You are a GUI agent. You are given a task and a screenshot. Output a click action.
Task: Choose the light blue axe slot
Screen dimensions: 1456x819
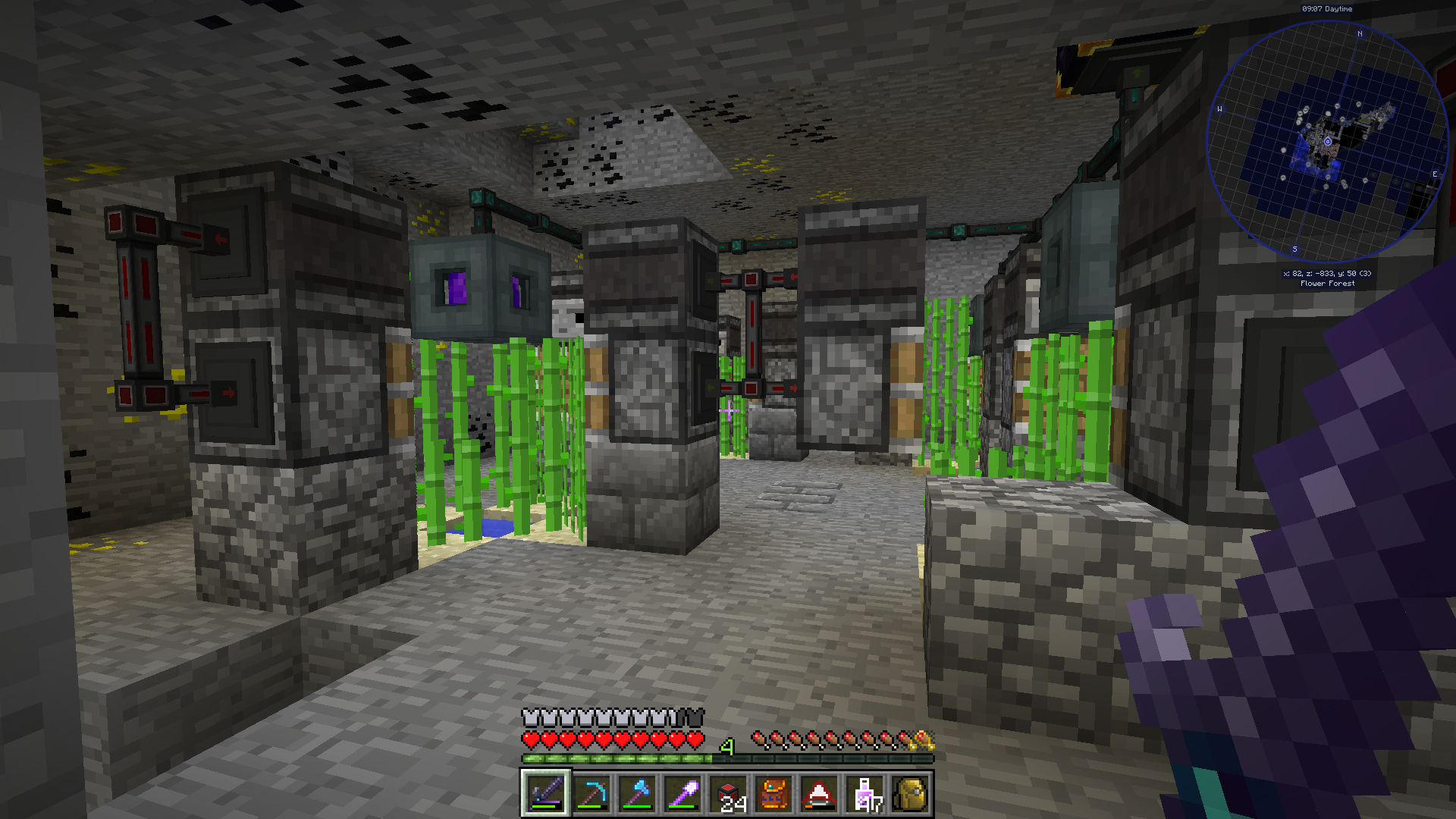[x=637, y=794]
